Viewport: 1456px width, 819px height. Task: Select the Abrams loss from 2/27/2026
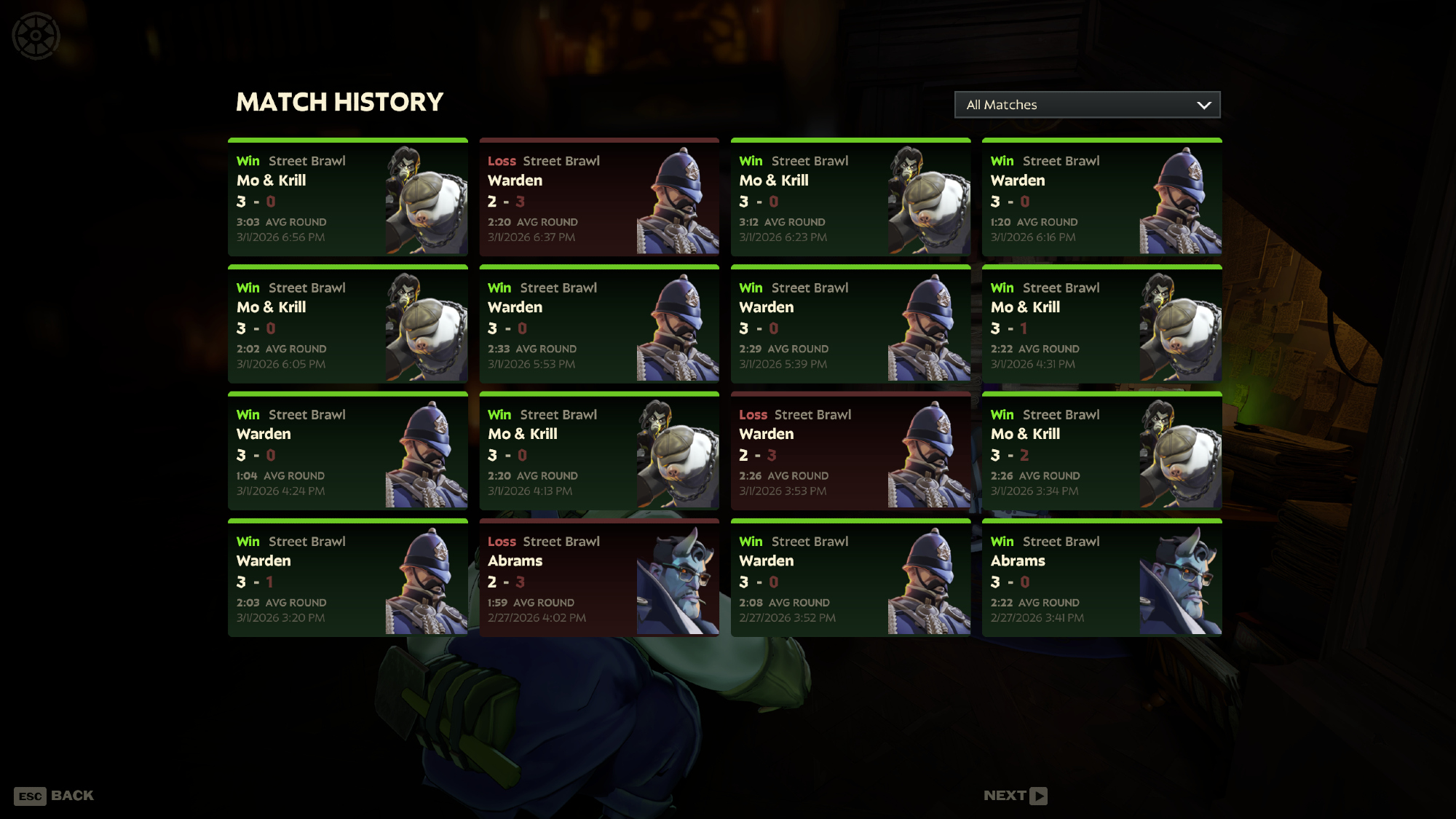599,578
